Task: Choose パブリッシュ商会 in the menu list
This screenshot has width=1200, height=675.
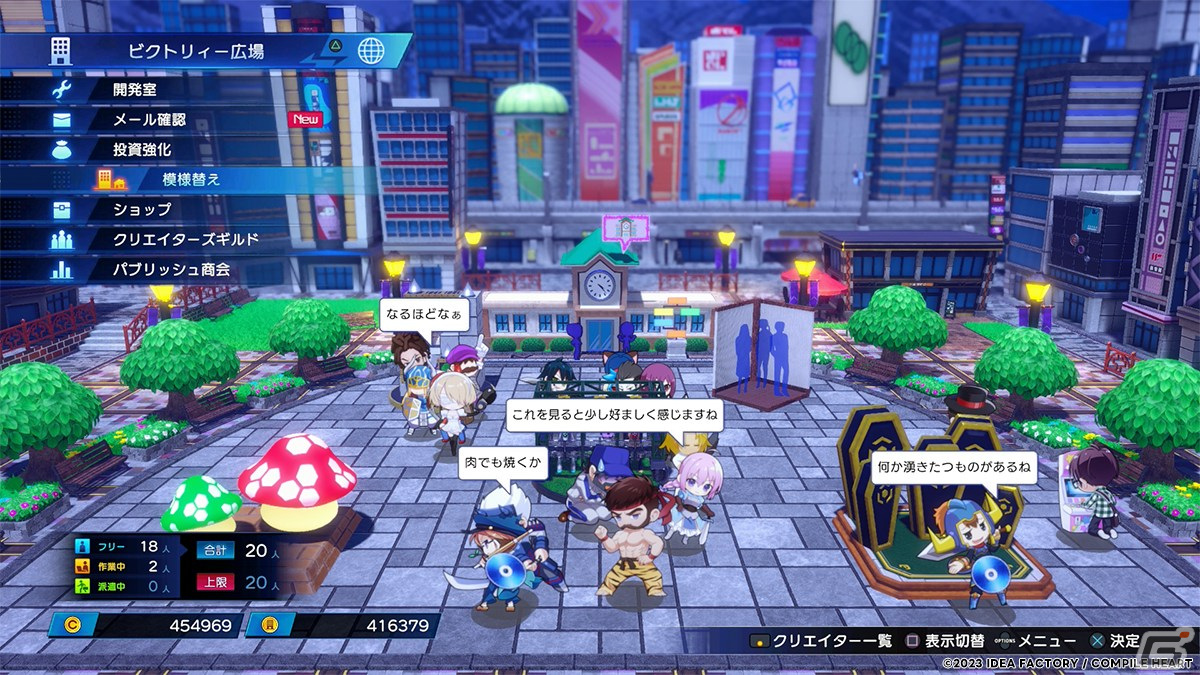Action: tap(172, 270)
